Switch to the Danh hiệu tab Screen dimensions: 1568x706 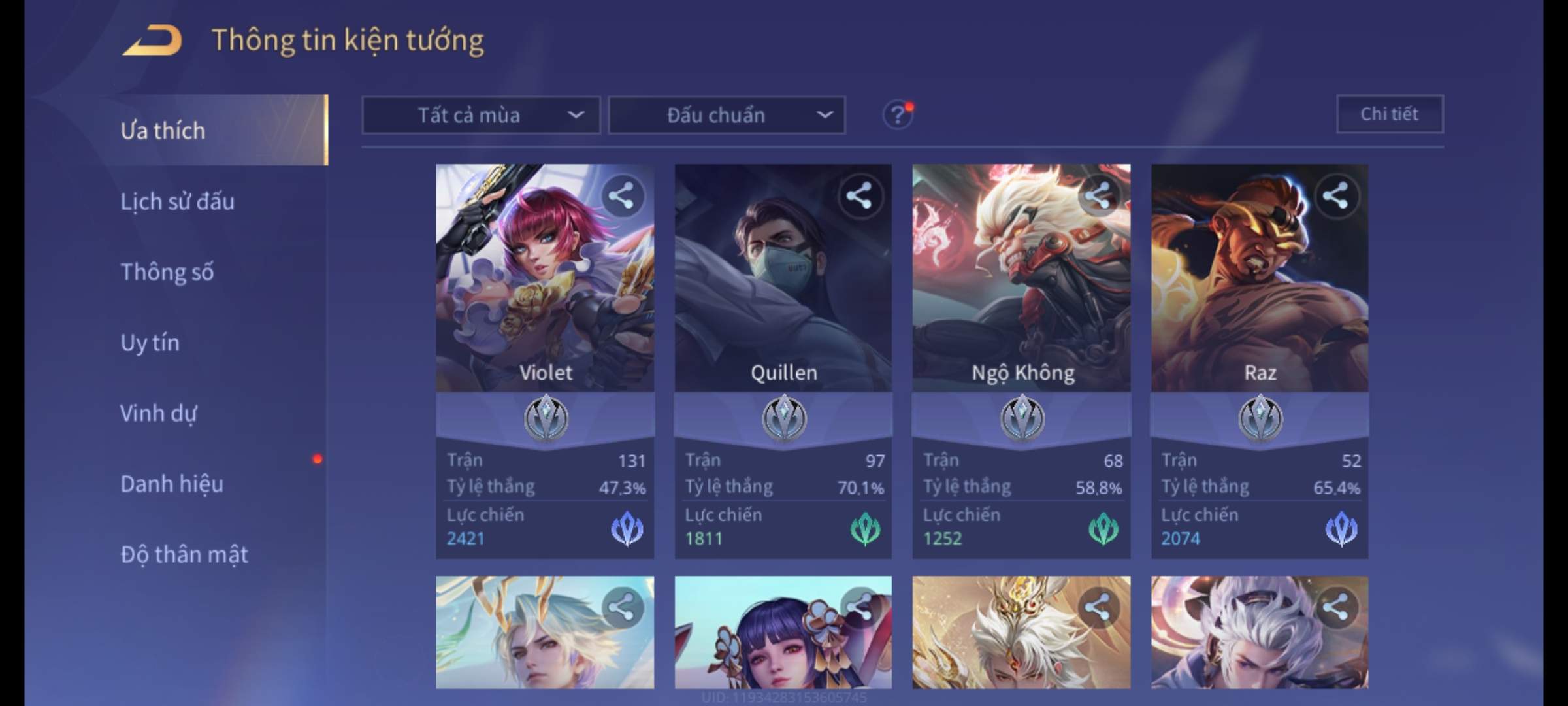172,484
